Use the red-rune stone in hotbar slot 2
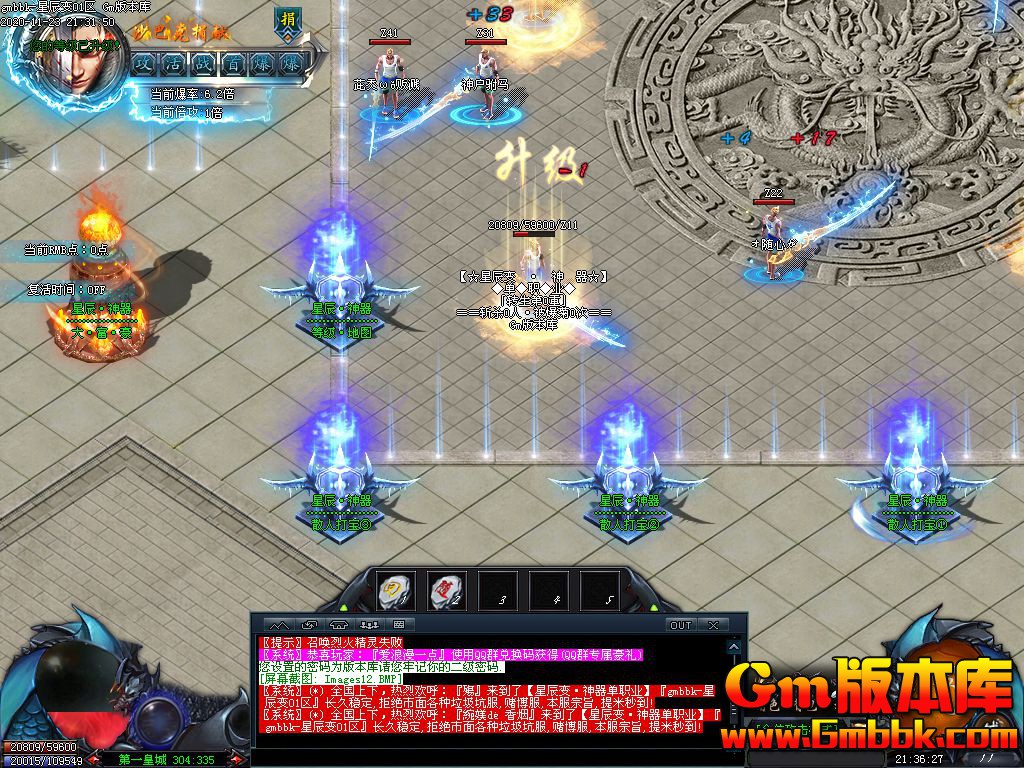The width and height of the screenshot is (1024, 768). point(447,589)
